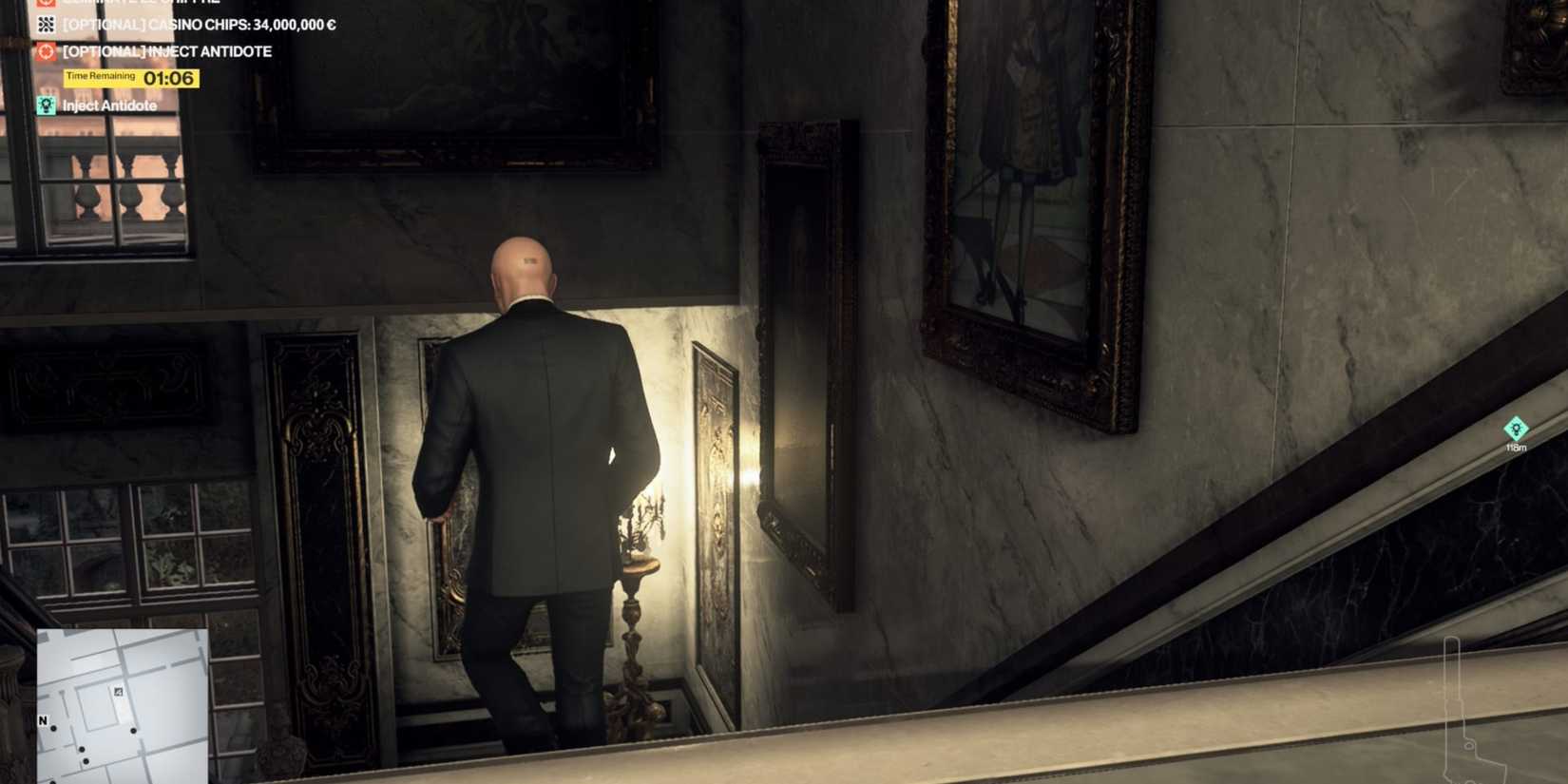Click an NPC dot on the minimap
Image resolution: width=1568 pixels, height=784 pixels.
tap(133, 731)
